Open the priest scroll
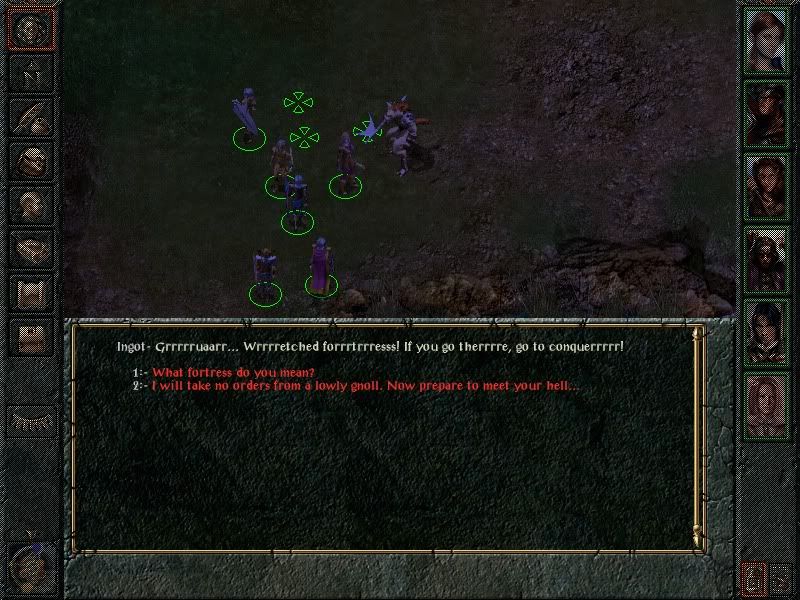Viewport: 800px width, 600px height. point(30,293)
